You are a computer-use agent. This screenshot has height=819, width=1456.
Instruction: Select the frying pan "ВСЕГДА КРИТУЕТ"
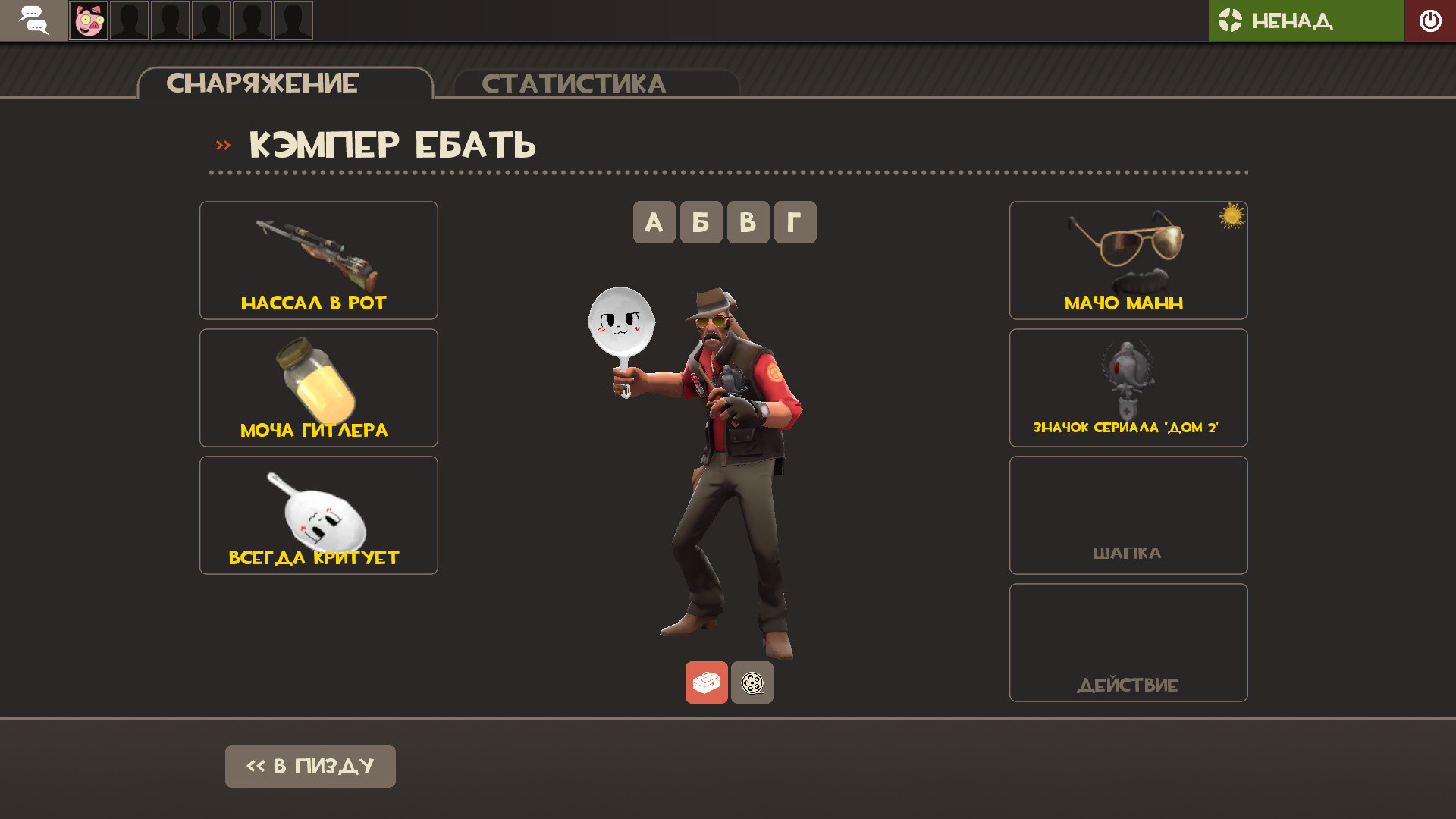tap(318, 515)
